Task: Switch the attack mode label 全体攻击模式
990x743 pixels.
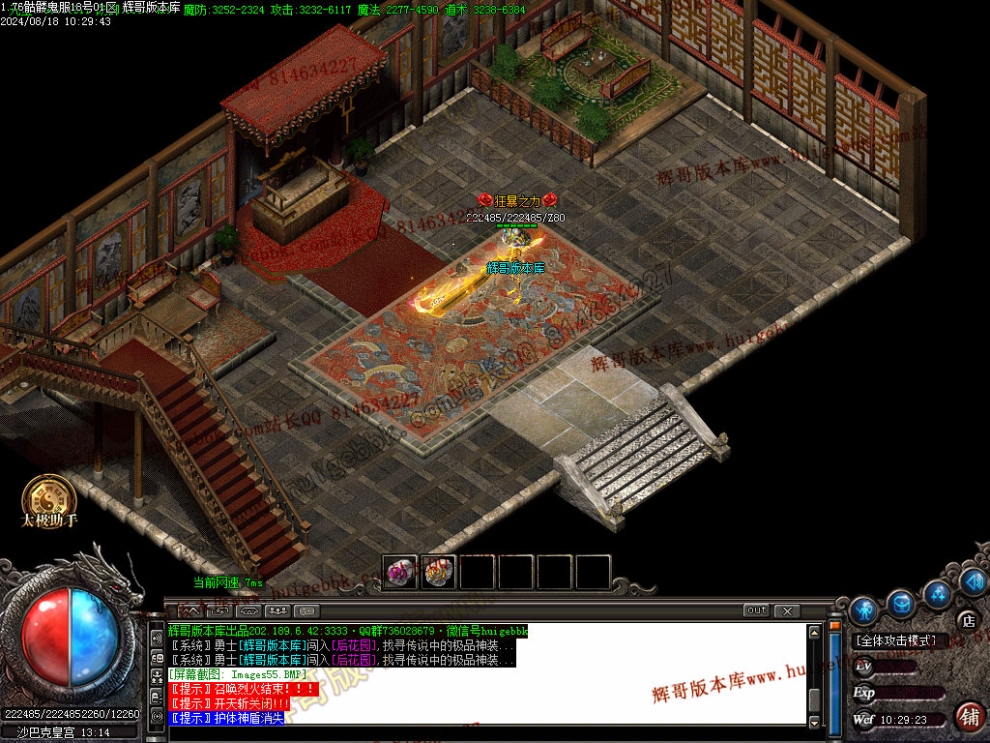Action: pyautogui.click(x=896, y=641)
